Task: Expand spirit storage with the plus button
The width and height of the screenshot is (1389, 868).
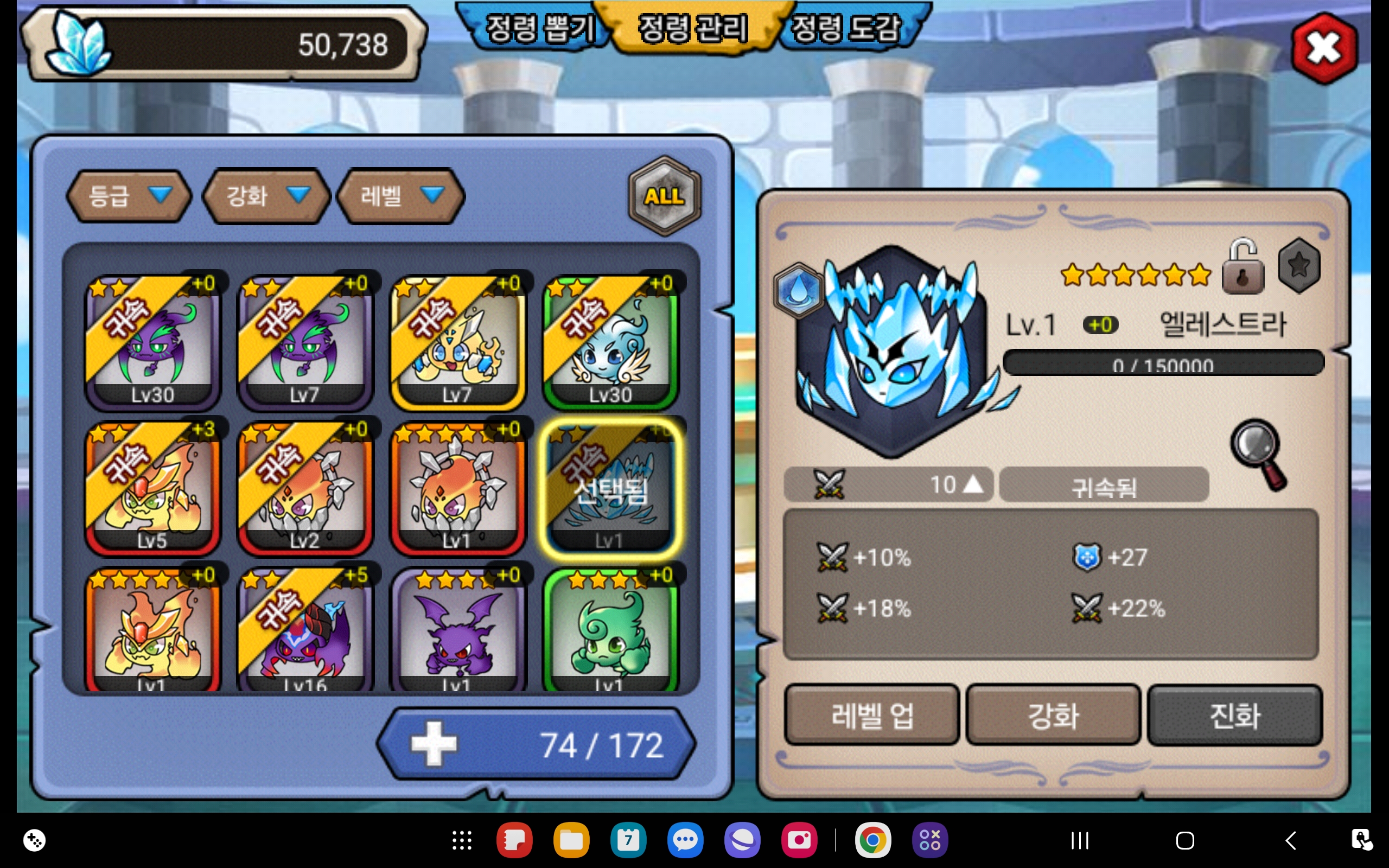Action: (434, 744)
